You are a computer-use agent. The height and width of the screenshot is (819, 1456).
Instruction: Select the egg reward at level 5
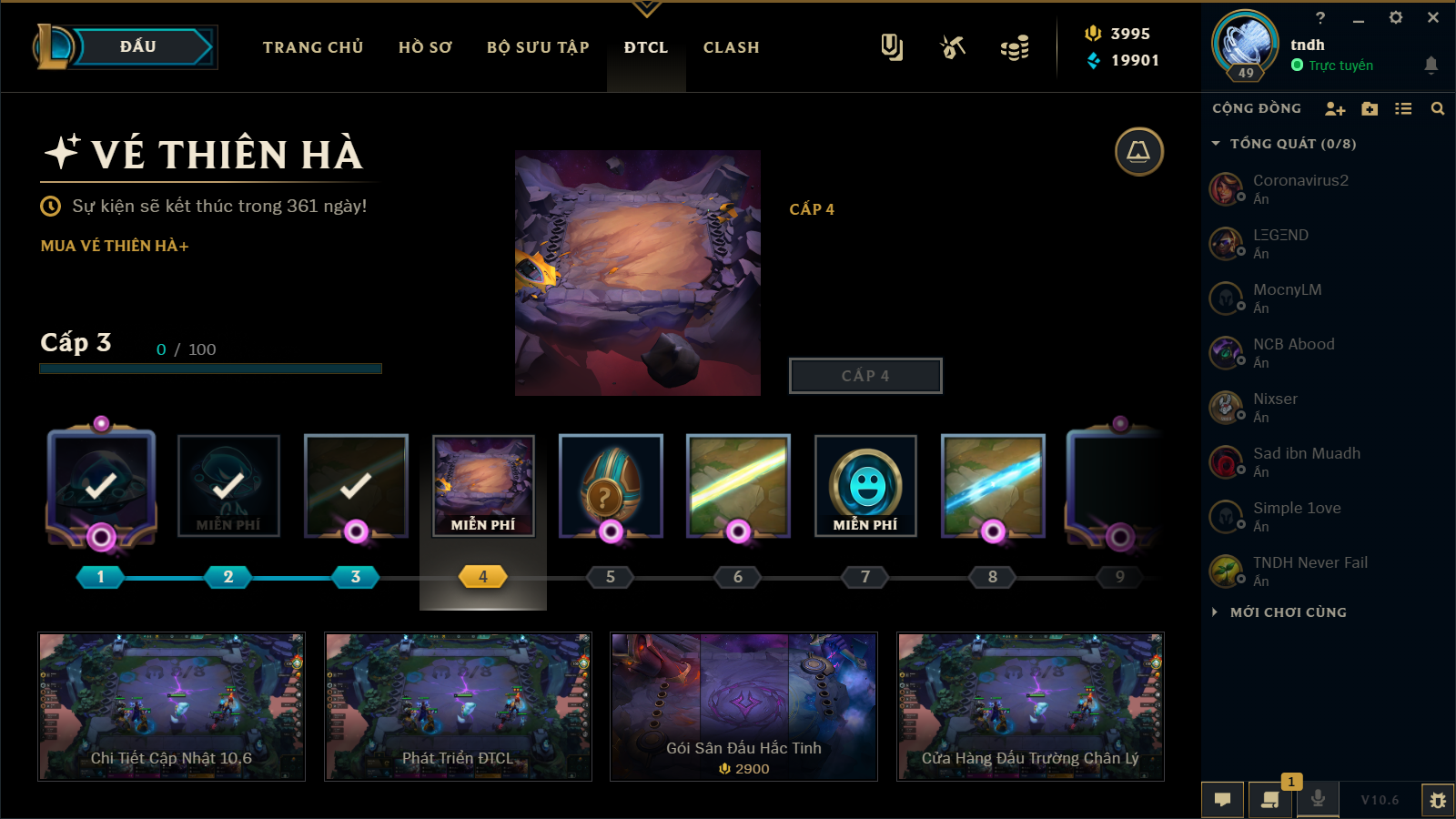611,486
